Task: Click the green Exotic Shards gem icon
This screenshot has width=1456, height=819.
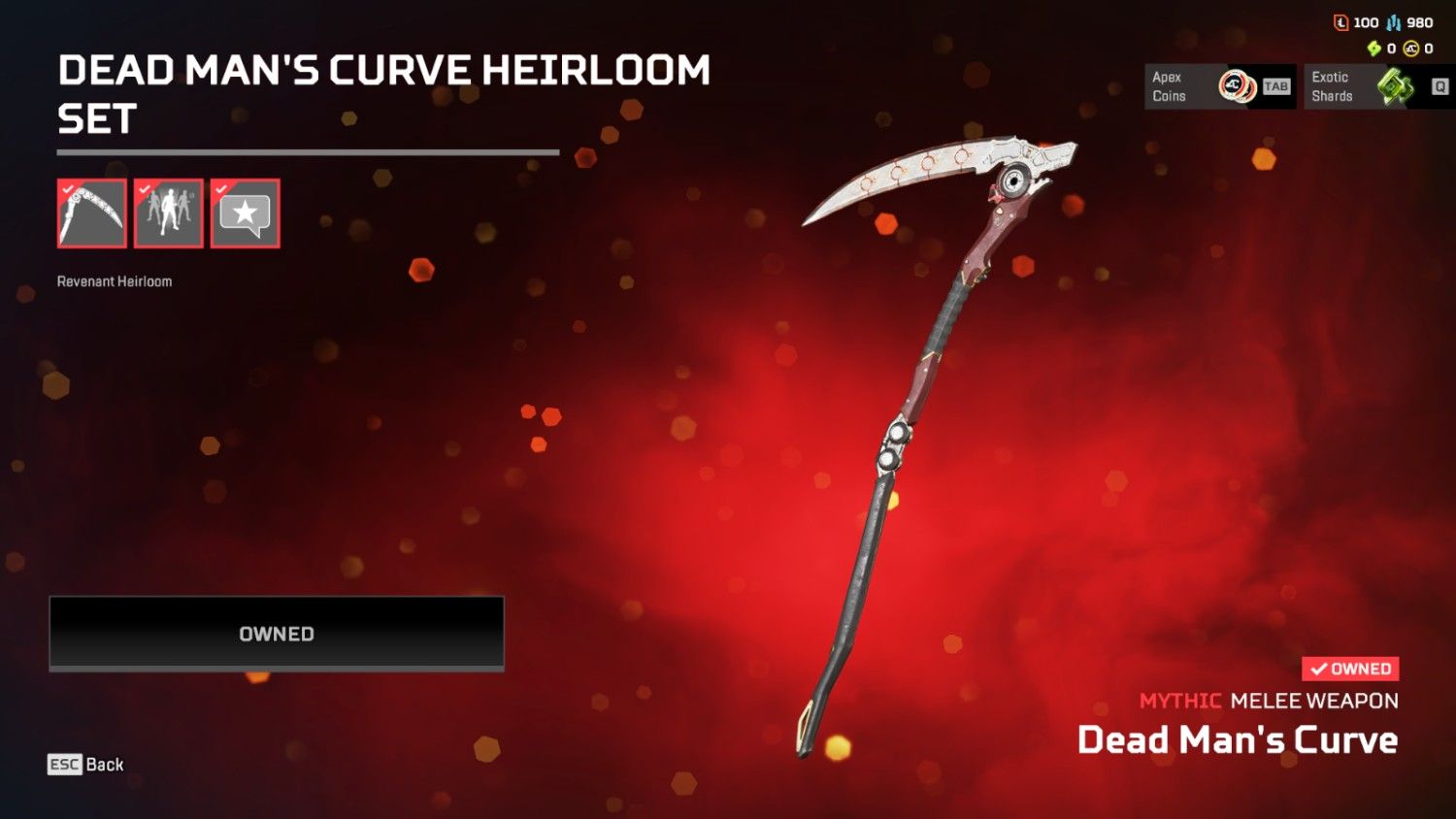Action: coord(1393,86)
